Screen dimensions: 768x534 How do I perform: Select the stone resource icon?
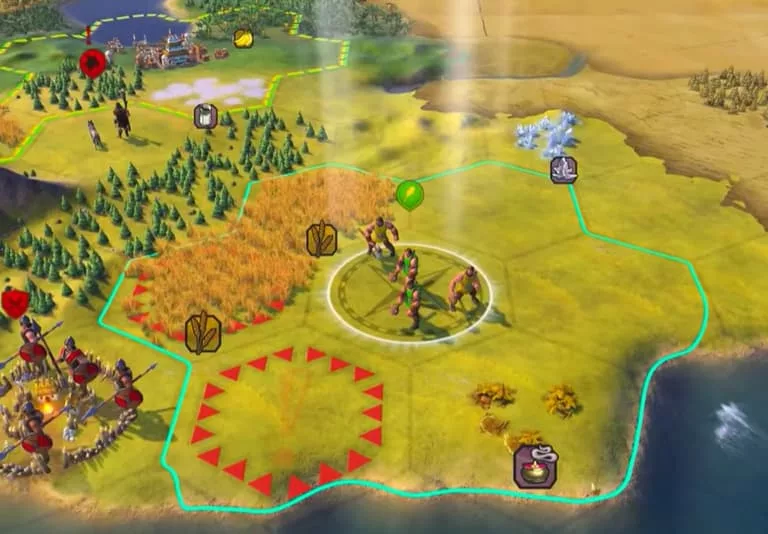pos(205,116)
